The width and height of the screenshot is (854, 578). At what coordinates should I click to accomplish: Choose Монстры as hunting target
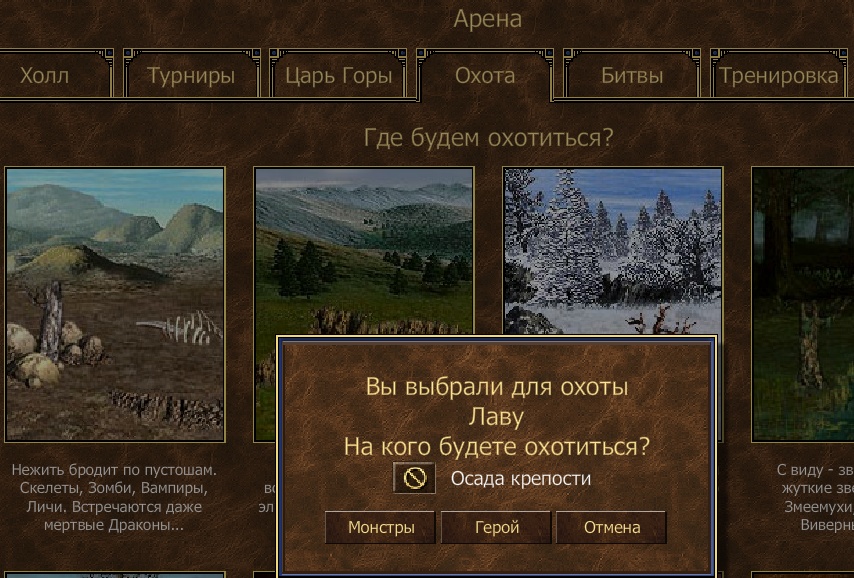tap(380, 527)
